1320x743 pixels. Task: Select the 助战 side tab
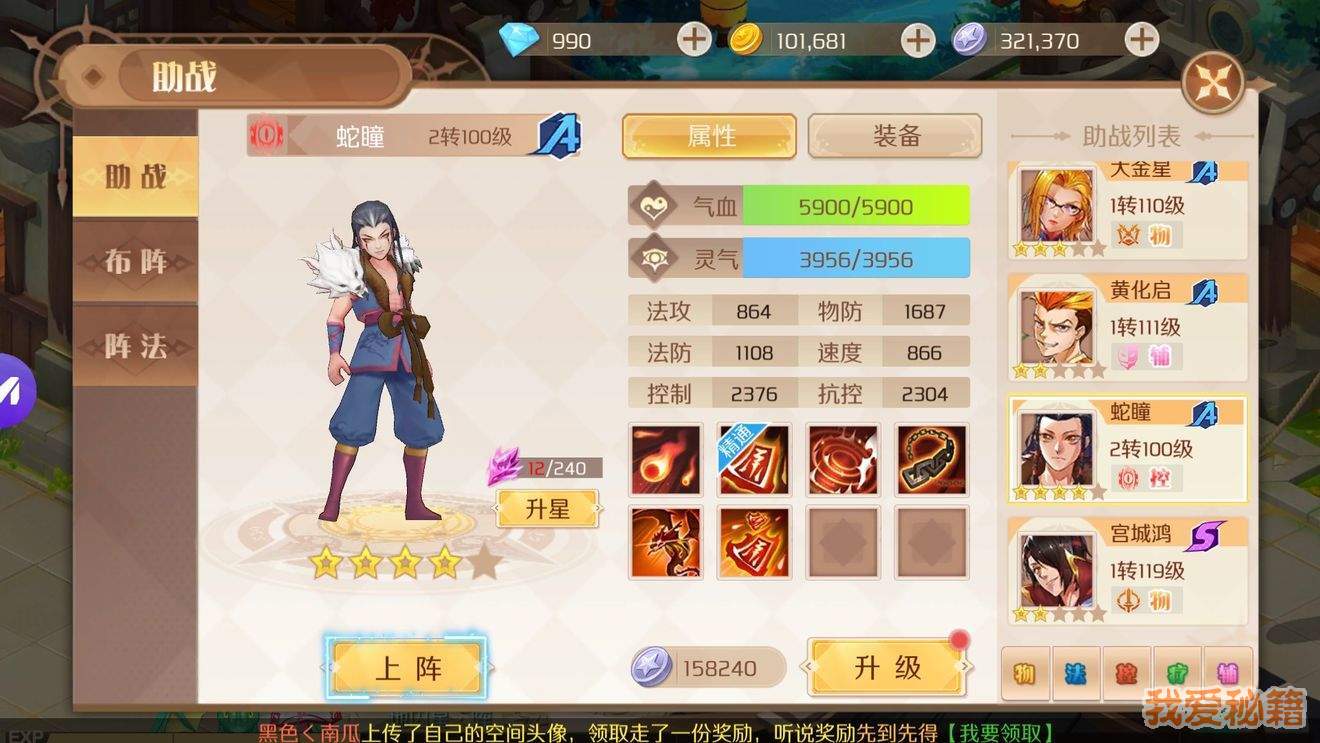click(136, 178)
